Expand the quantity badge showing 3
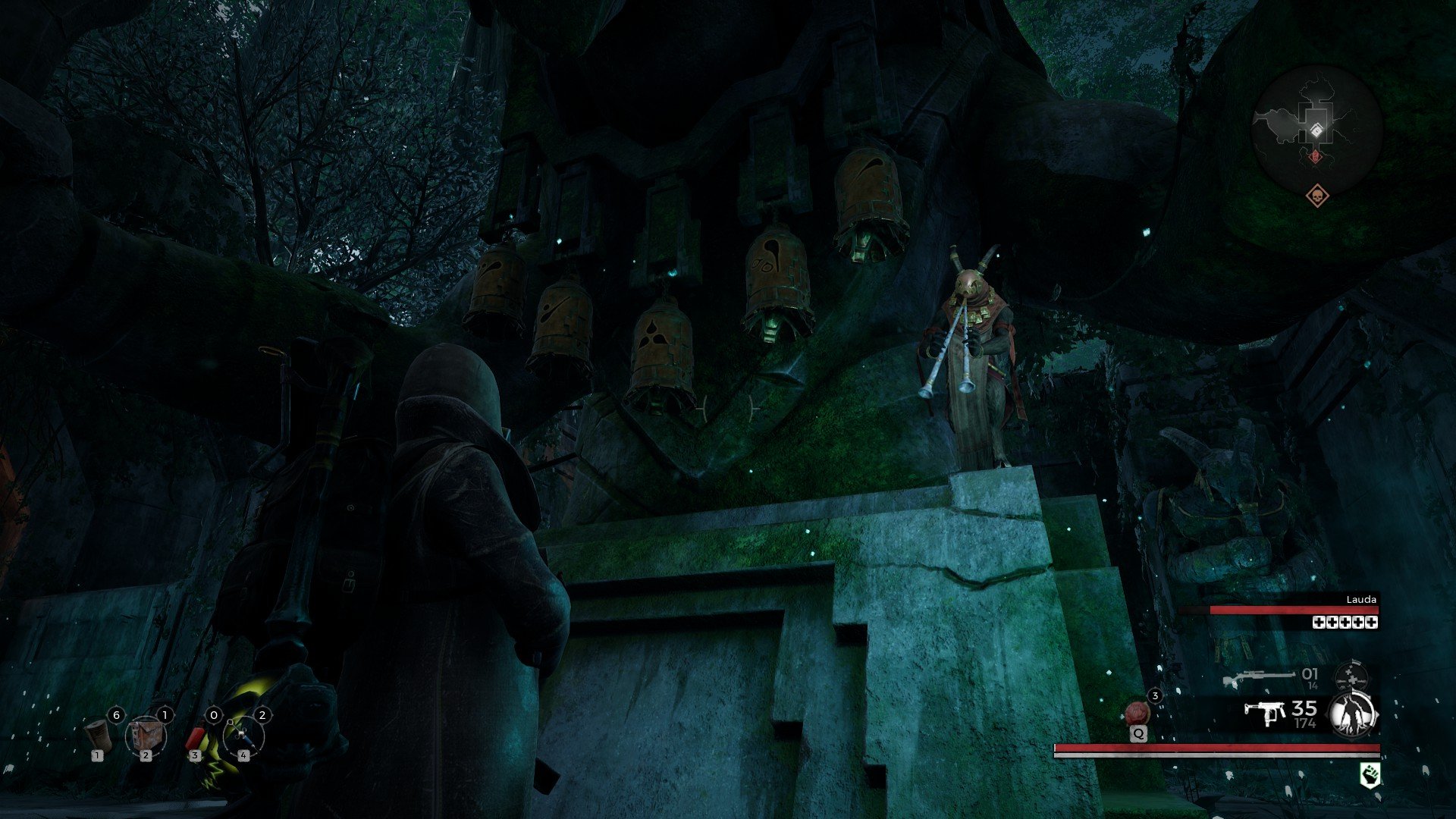Screen dimensions: 1456x819 (1155, 696)
